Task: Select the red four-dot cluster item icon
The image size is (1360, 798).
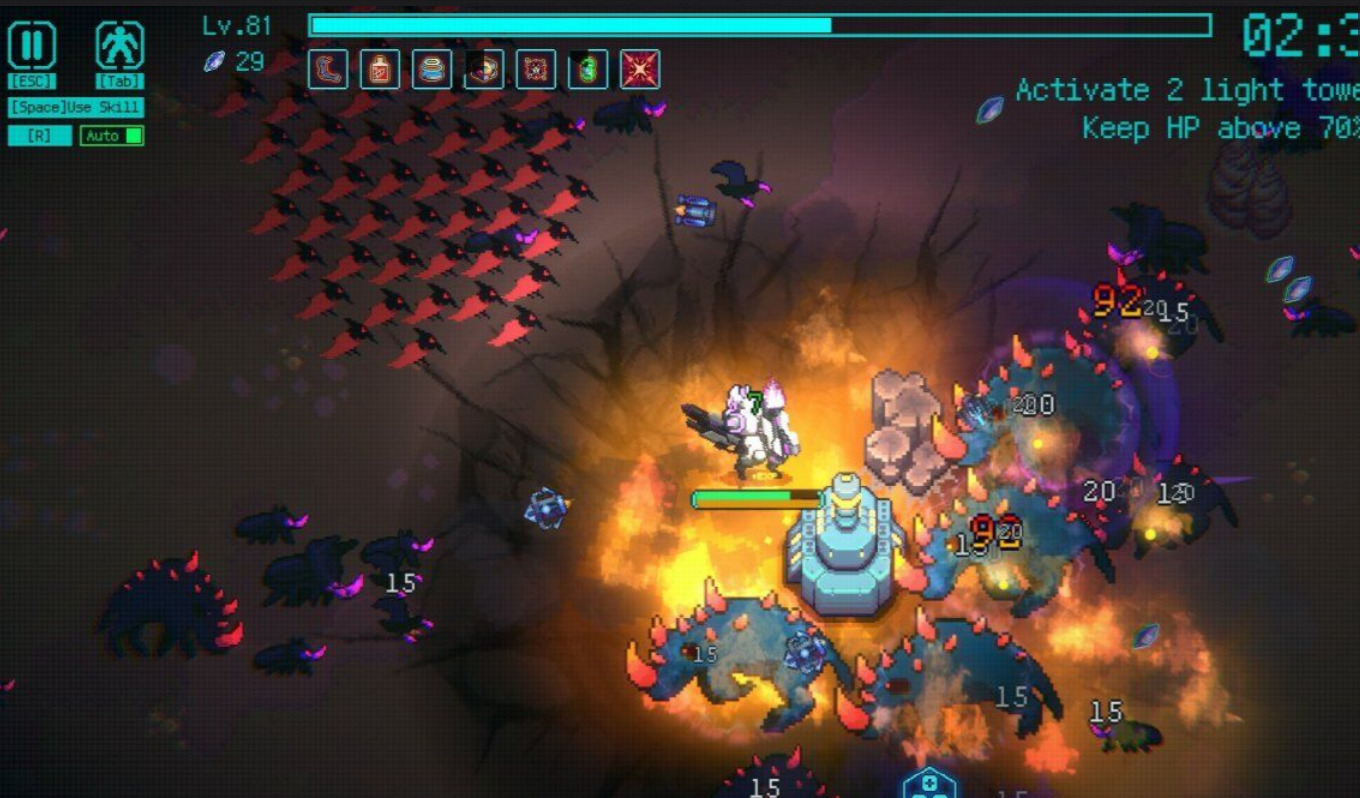Action: tap(536, 69)
